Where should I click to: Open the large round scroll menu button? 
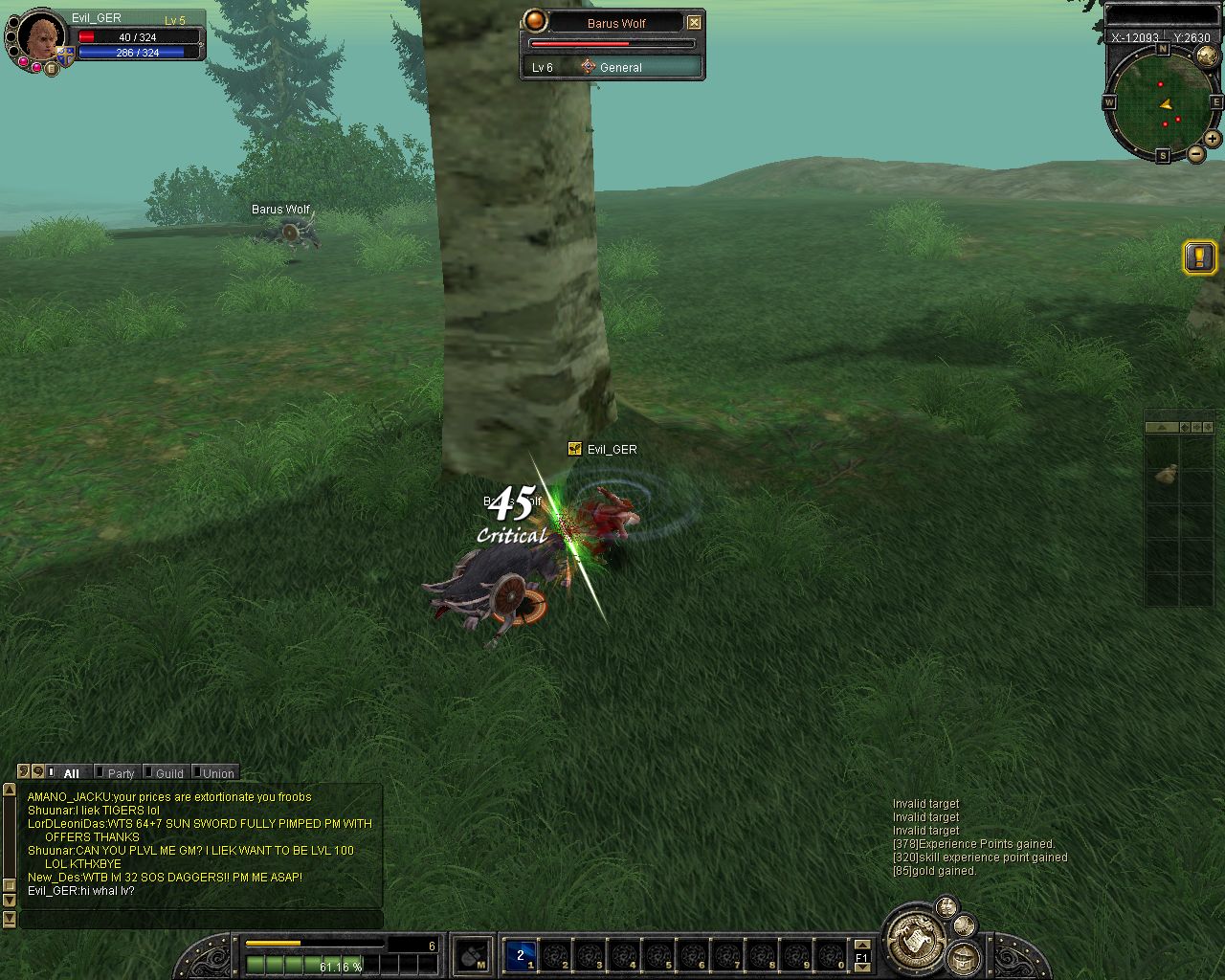[x=914, y=938]
